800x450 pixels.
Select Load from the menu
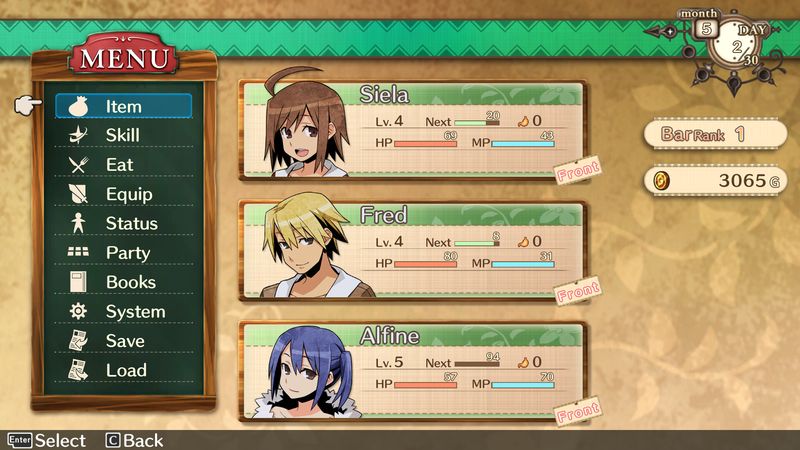[x=126, y=370]
